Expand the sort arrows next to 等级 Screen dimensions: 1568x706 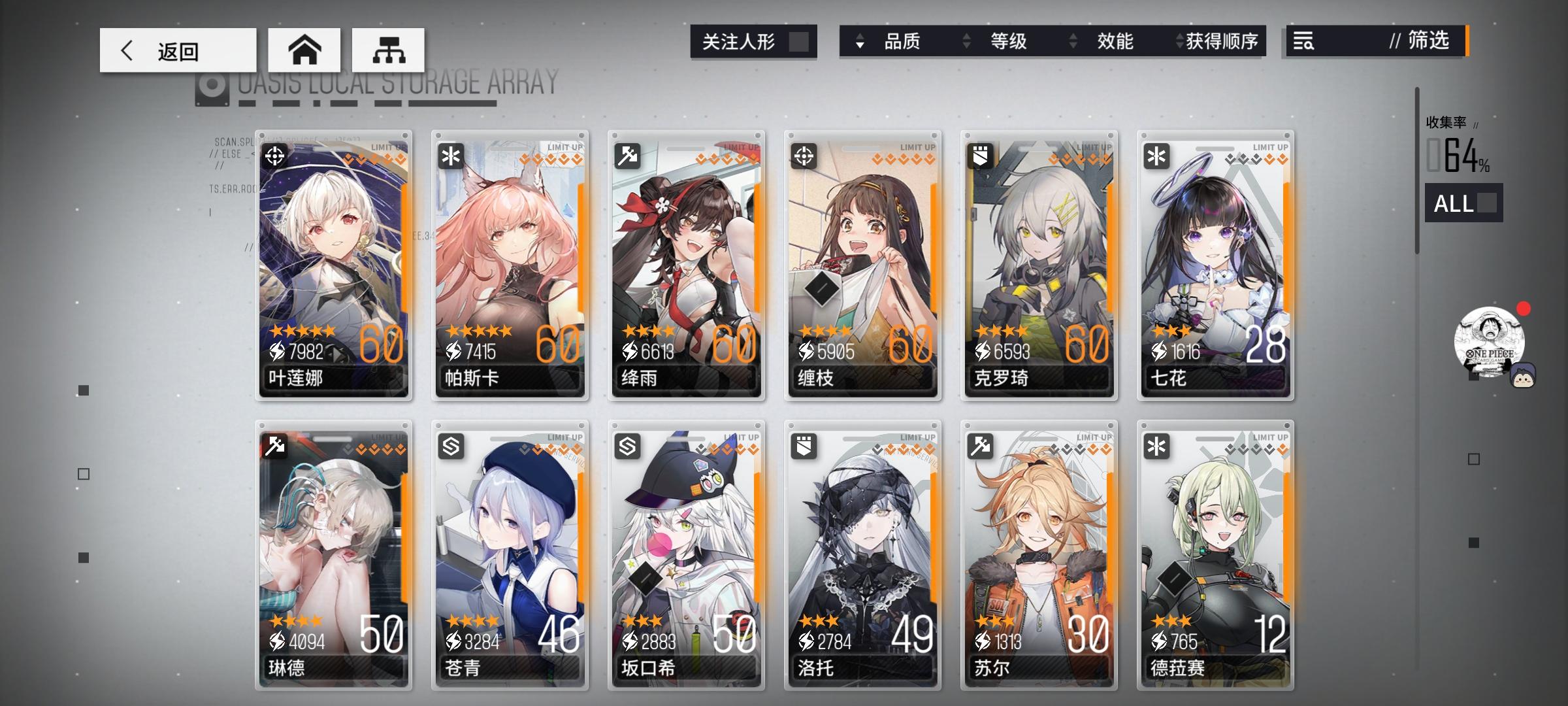[965, 41]
